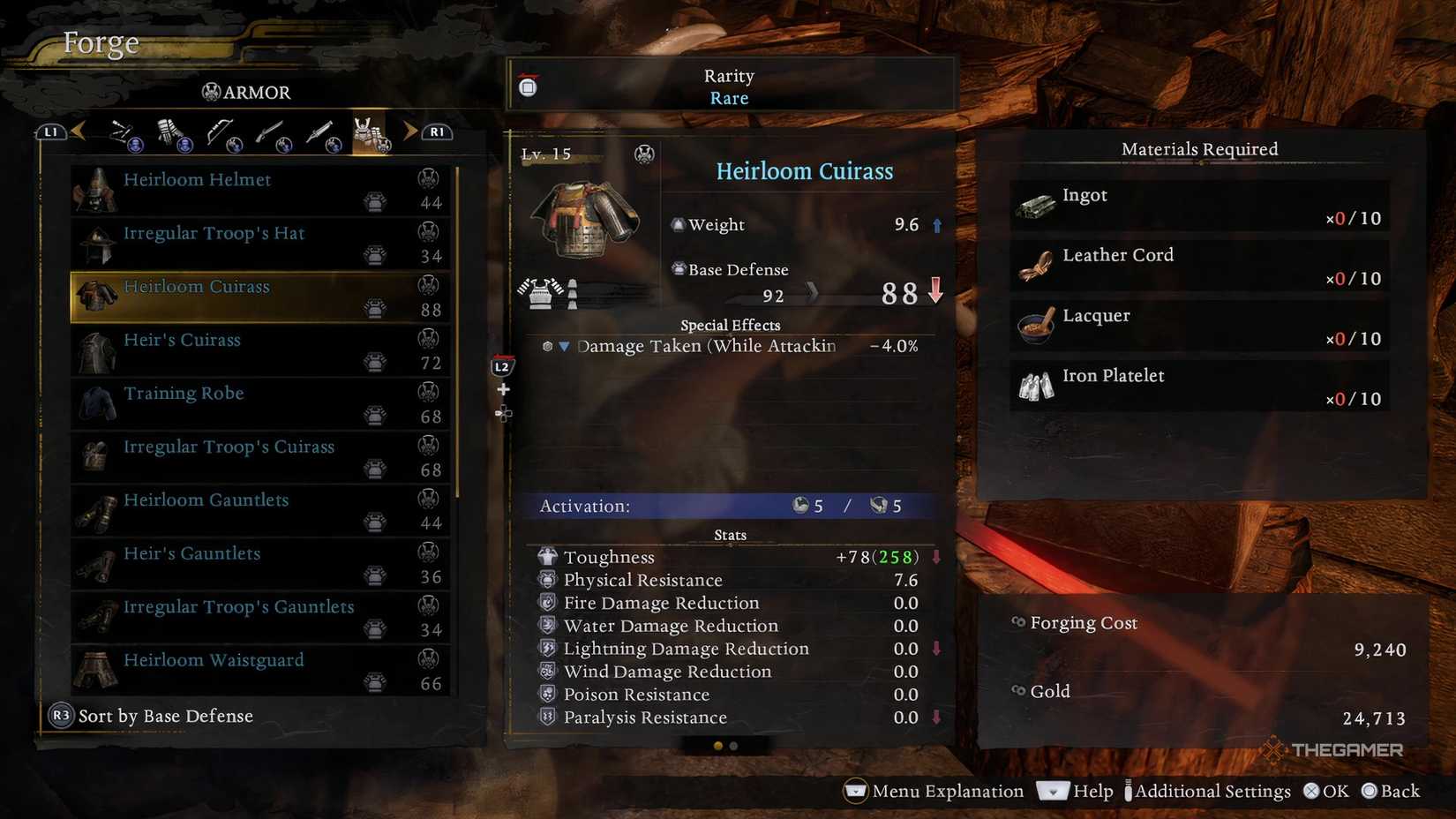This screenshot has height=819, width=1456.
Task: Select the gauntlet weapon category icon
Action: [169, 131]
